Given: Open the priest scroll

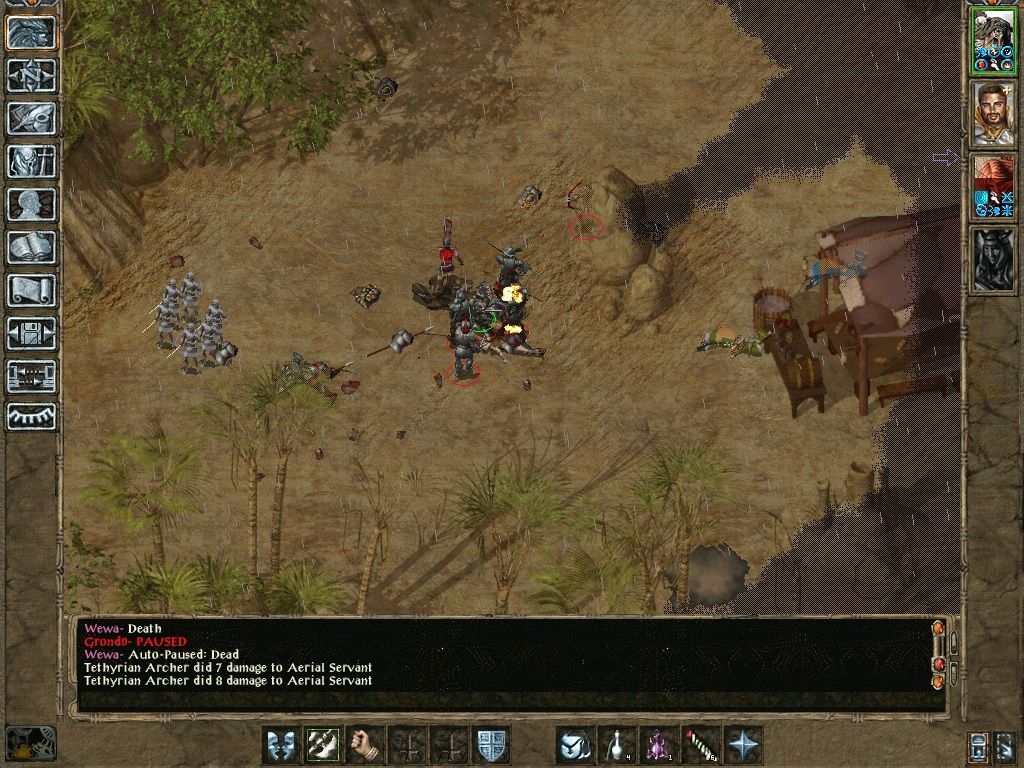Looking at the screenshot, I should tap(31, 290).
